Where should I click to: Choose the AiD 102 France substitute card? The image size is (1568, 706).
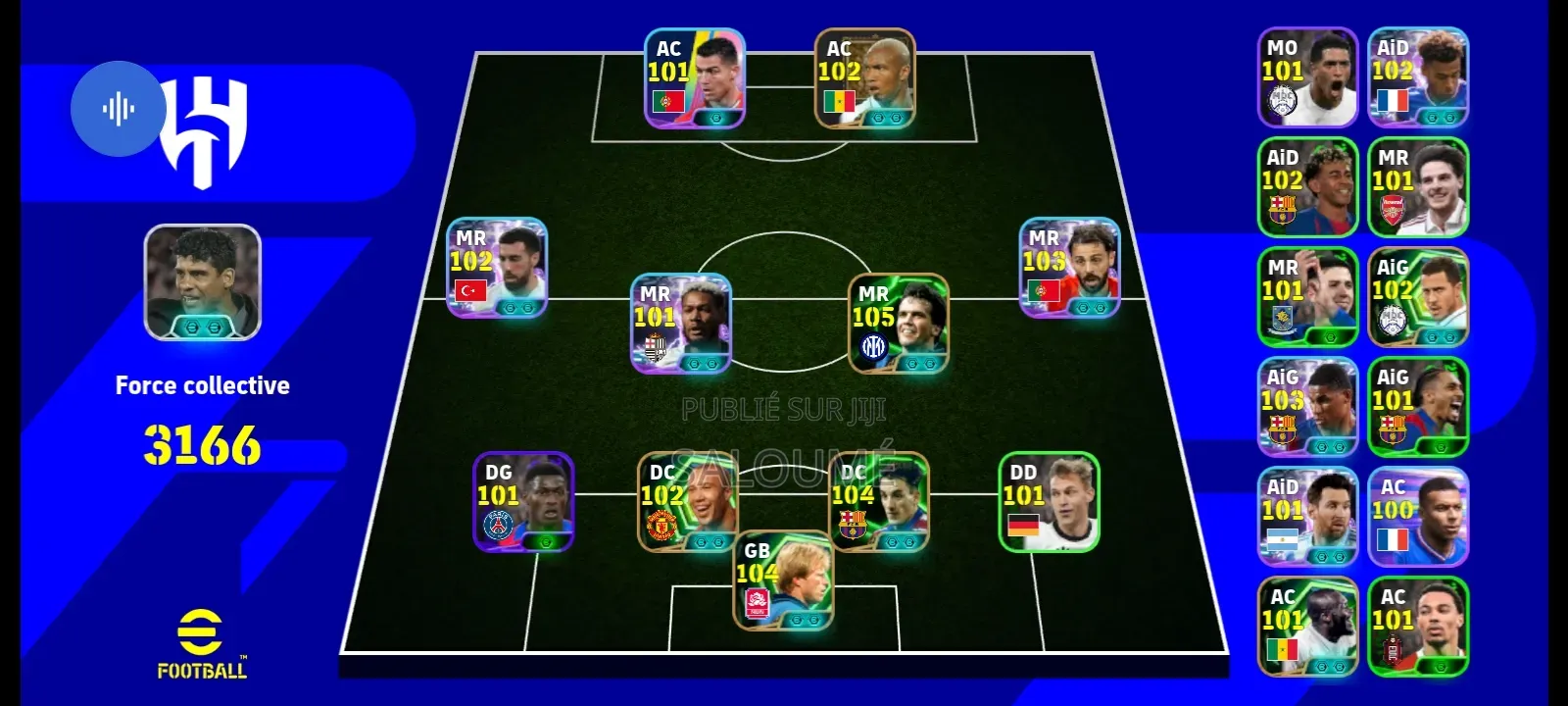click(x=1418, y=77)
